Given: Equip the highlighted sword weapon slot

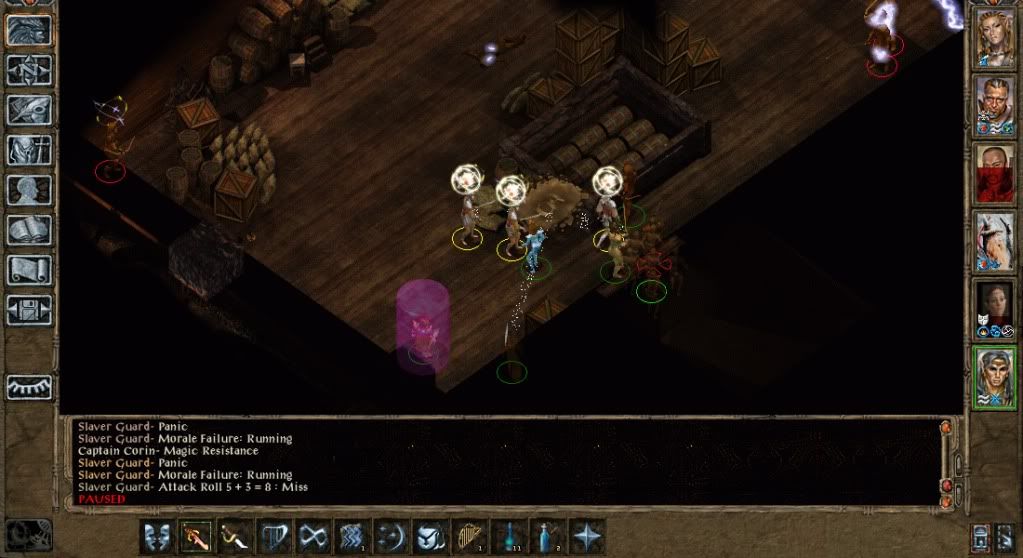Looking at the screenshot, I should 194,537.
